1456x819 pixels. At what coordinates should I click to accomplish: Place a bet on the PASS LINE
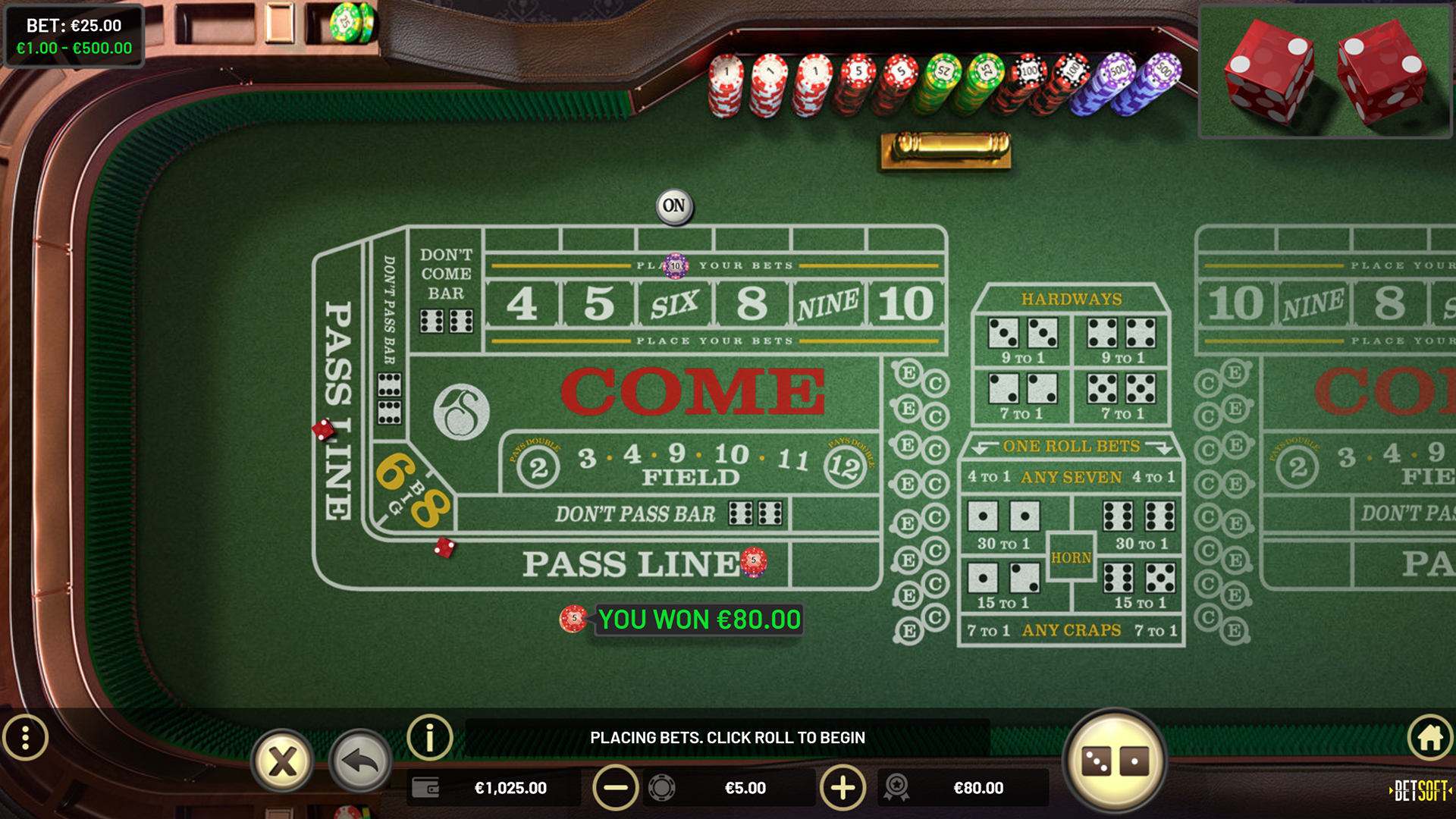coord(629,563)
